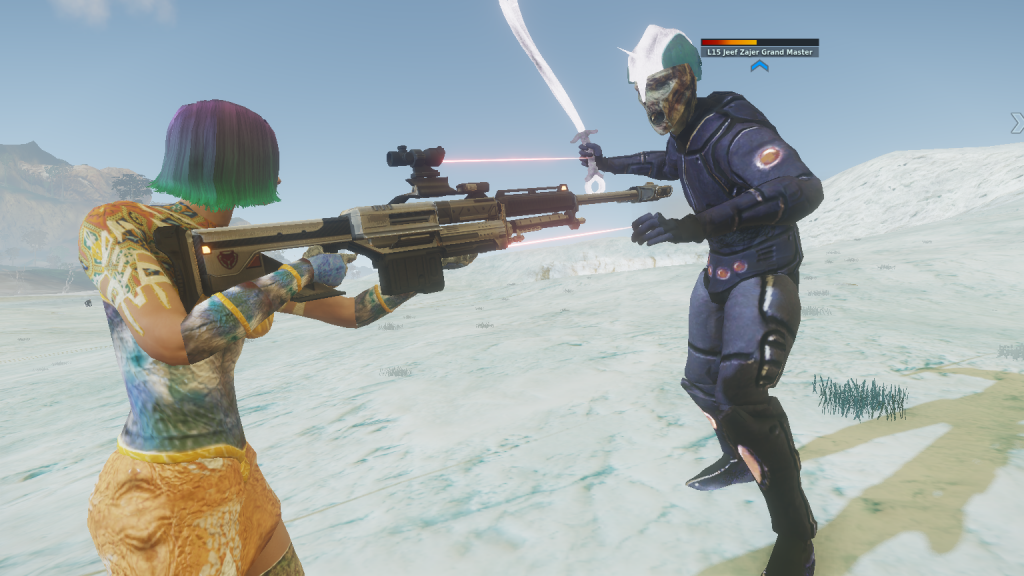
Task: Click the double-arrow expander at the screen edge
Action: (1017, 122)
